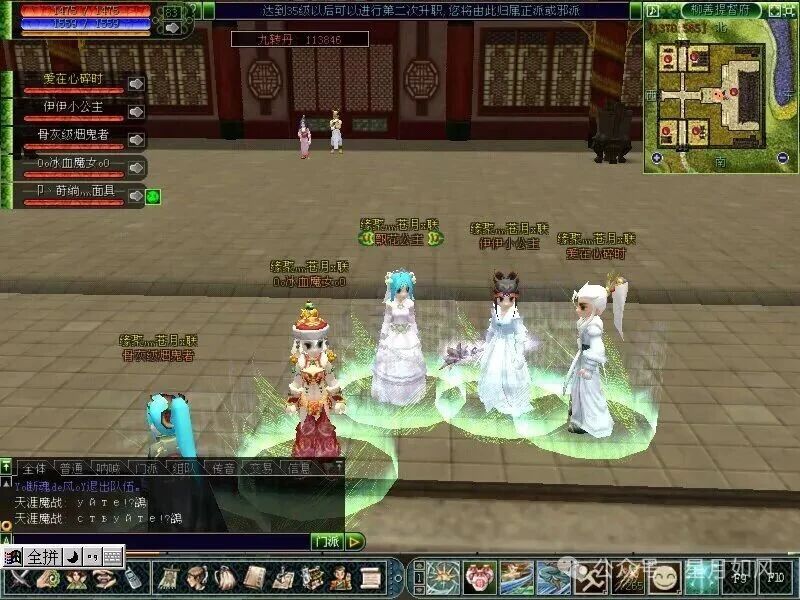Click the crossed swords attack icon
Viewport: 800px width, 600px height.
[18, 578]
